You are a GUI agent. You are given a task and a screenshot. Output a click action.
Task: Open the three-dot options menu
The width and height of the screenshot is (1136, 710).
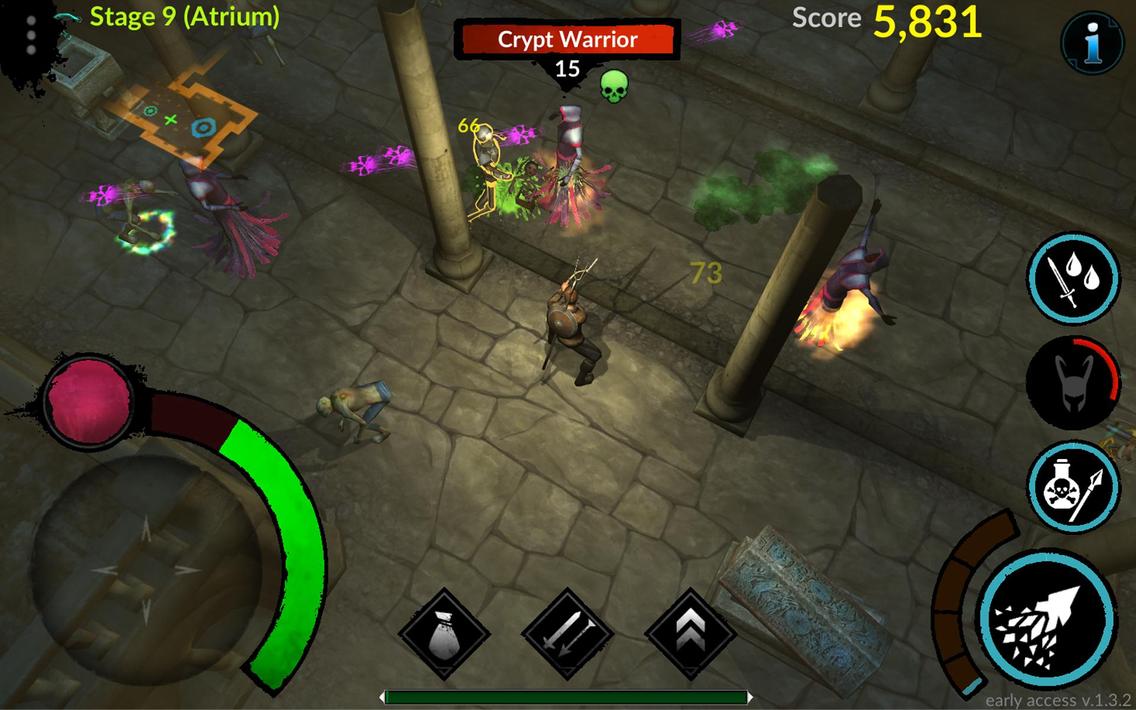click(31, 34)
